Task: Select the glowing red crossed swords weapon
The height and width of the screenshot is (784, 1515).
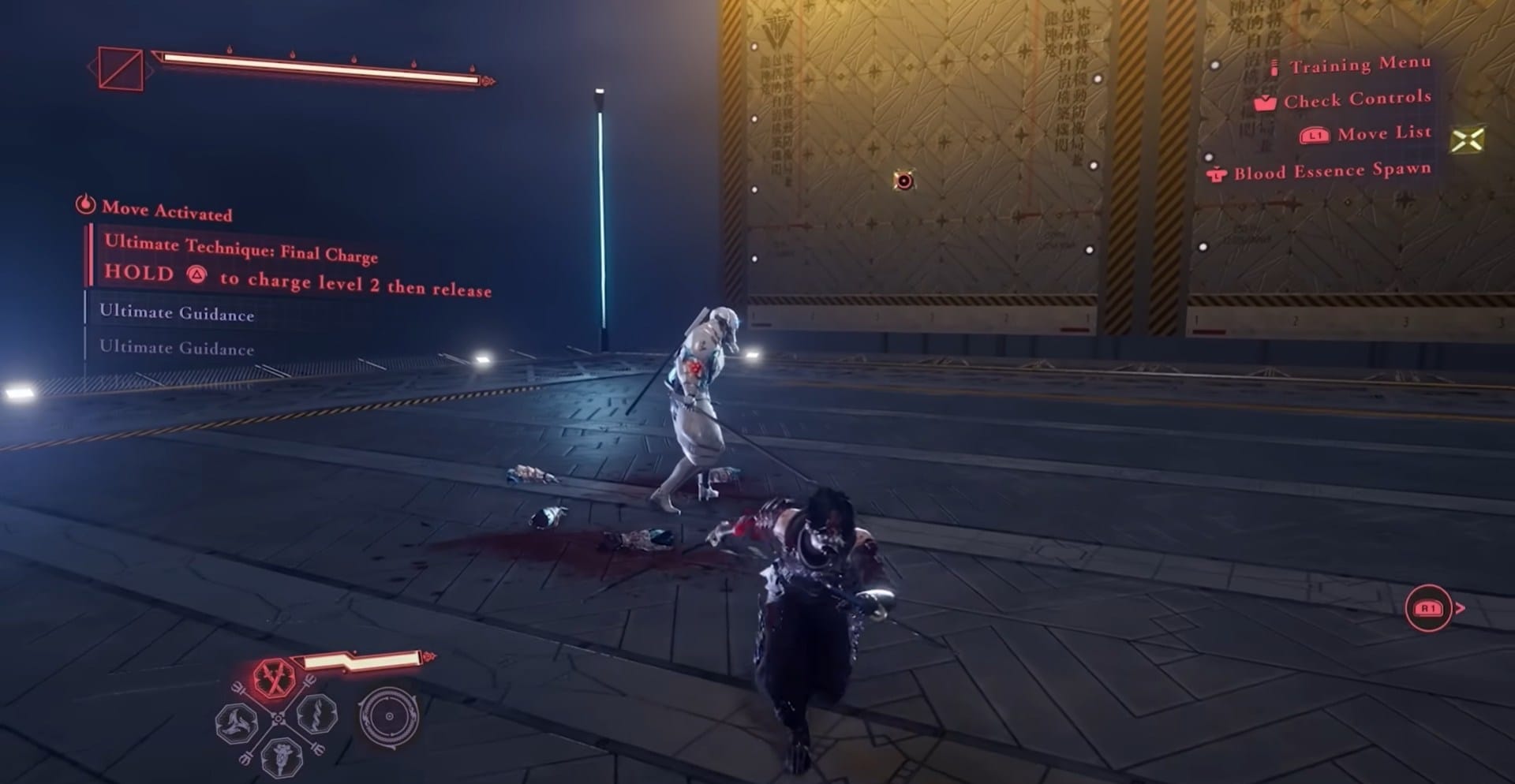Action: coord(274,679)
